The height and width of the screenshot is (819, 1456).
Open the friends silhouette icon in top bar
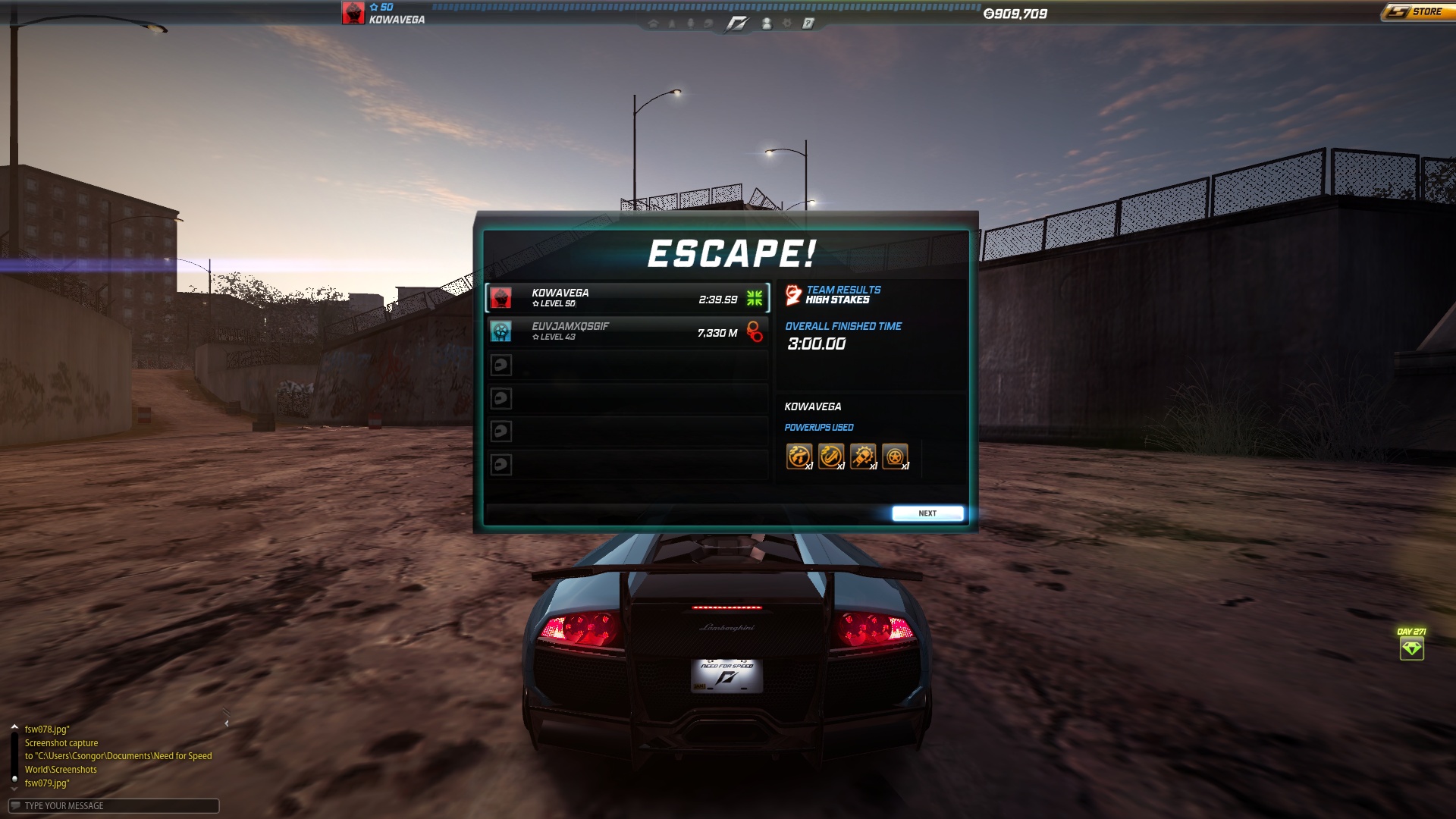tap(767, 24)
